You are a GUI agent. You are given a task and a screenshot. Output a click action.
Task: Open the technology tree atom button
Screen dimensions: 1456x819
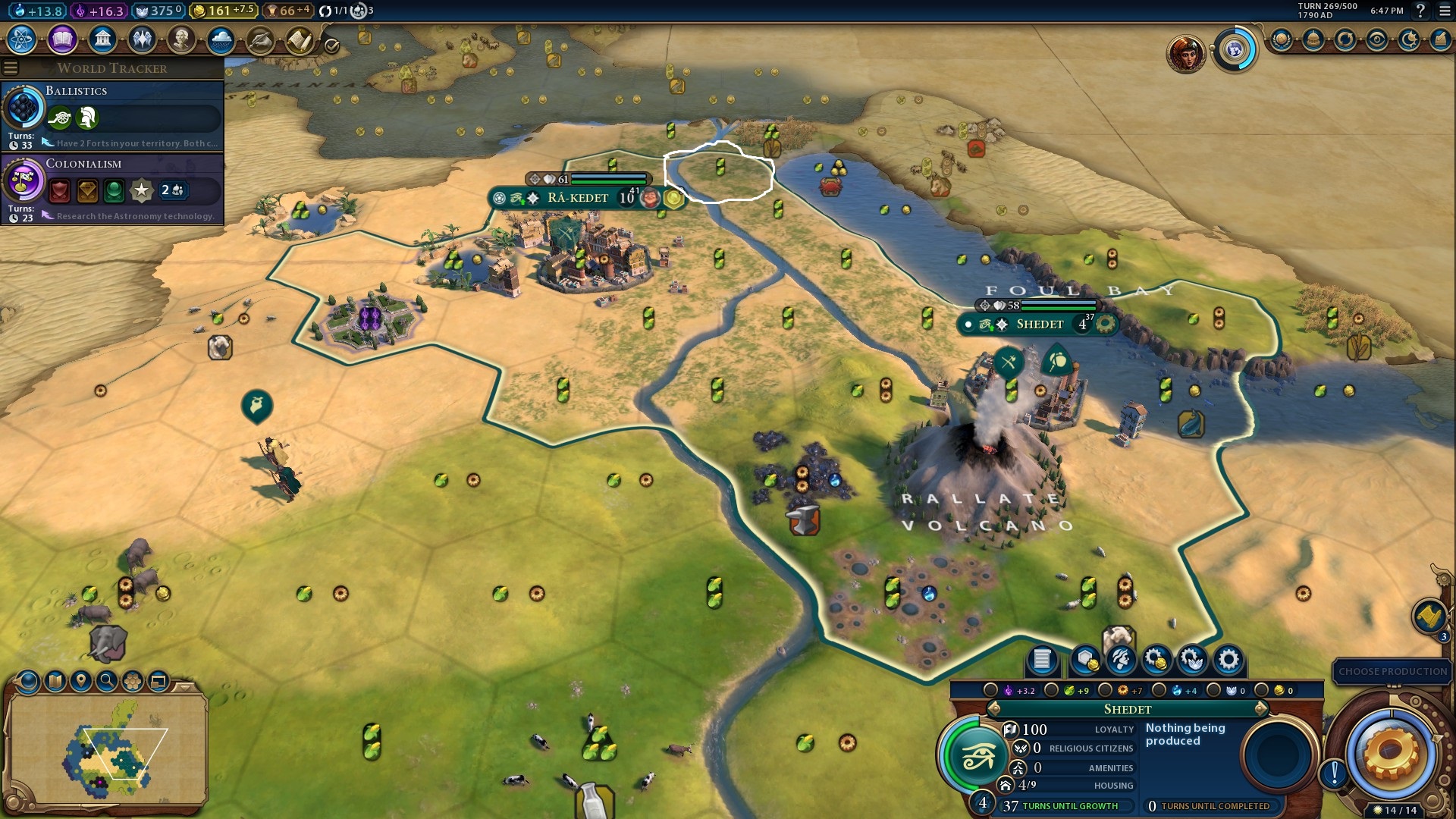pos(22,39)
